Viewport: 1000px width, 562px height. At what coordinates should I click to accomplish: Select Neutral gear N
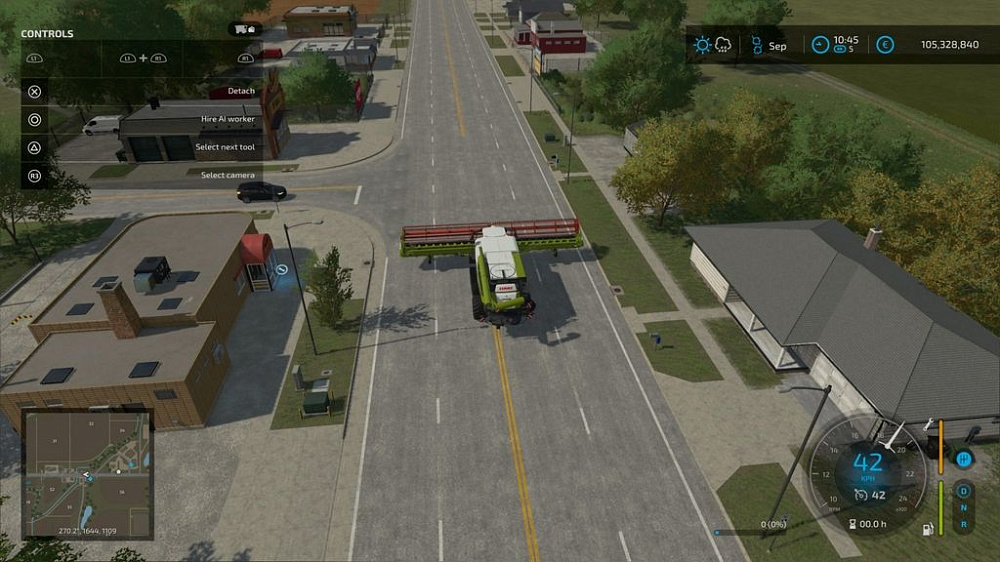point(964,508)
